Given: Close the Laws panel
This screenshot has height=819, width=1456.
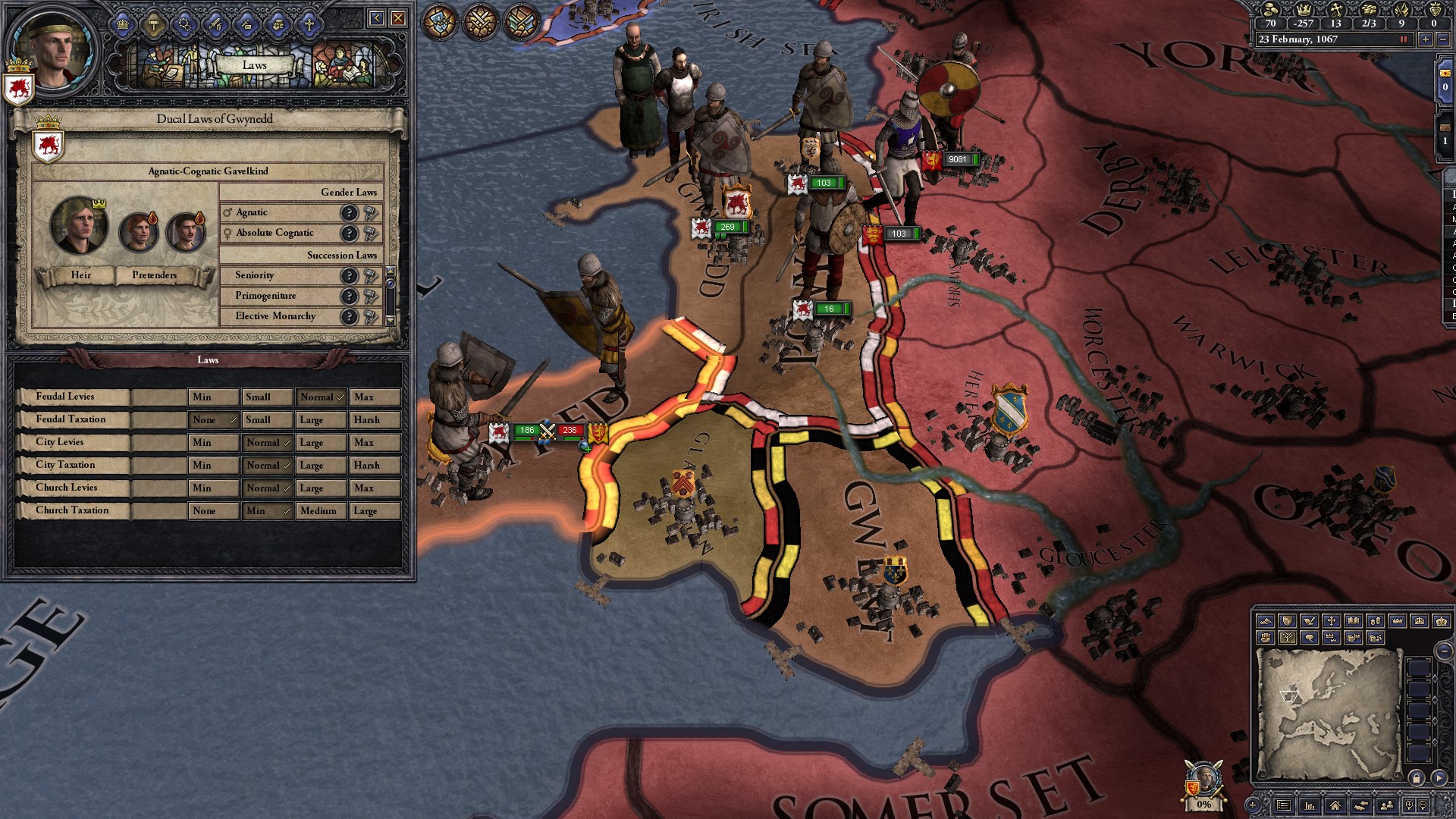Looking at the screenshot, I should (x=398, y=18).
